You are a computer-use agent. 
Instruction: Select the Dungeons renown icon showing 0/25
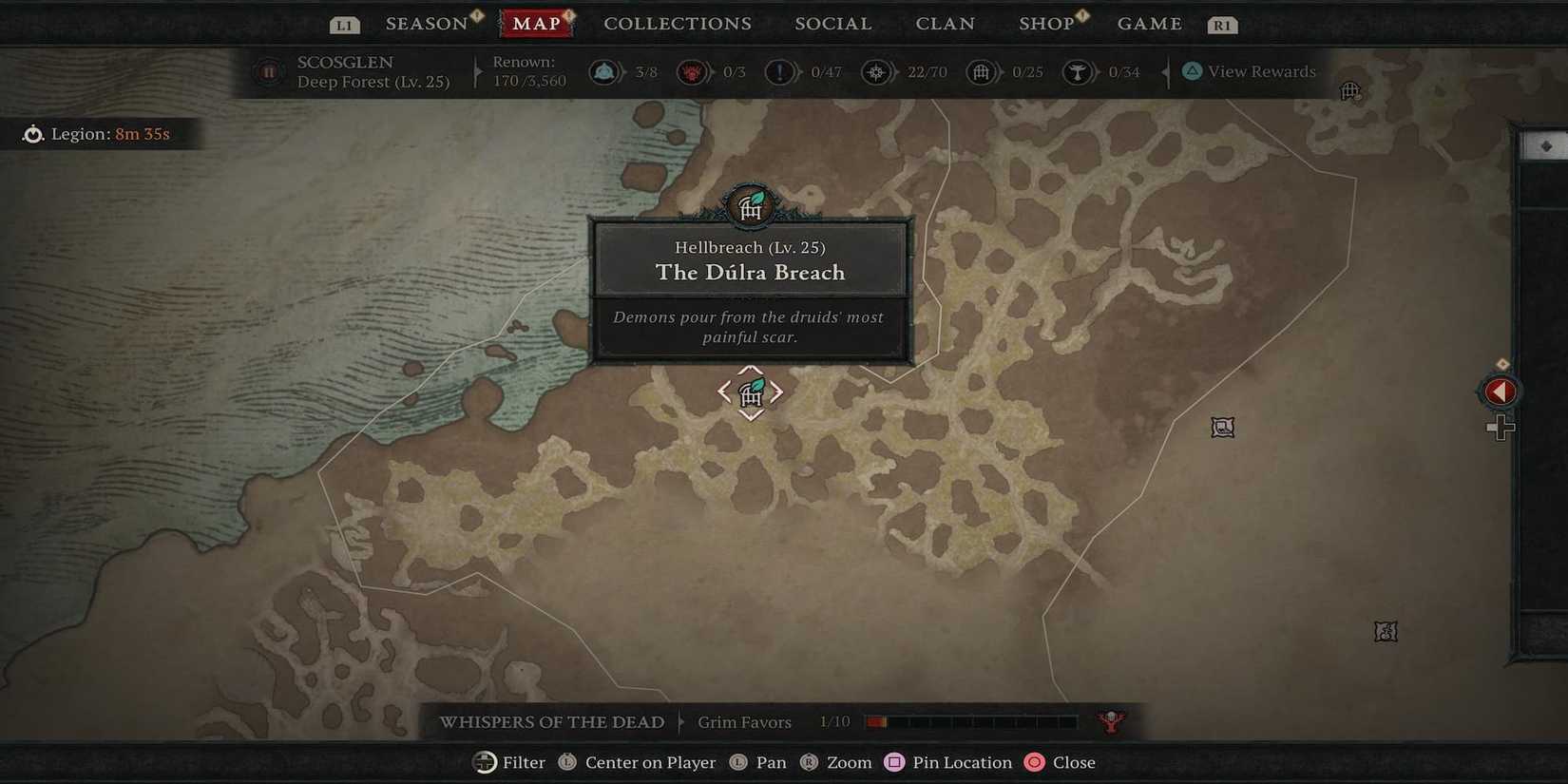coord(982,71)
